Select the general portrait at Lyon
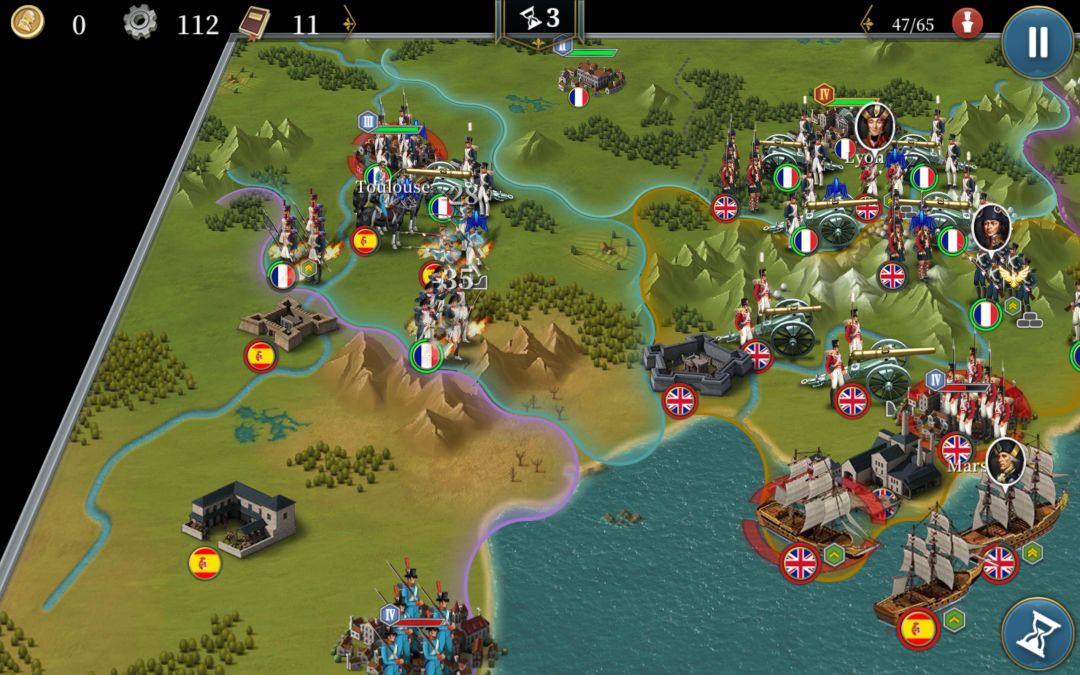This screenshot has height=675, width=1080. pos(873,126)
